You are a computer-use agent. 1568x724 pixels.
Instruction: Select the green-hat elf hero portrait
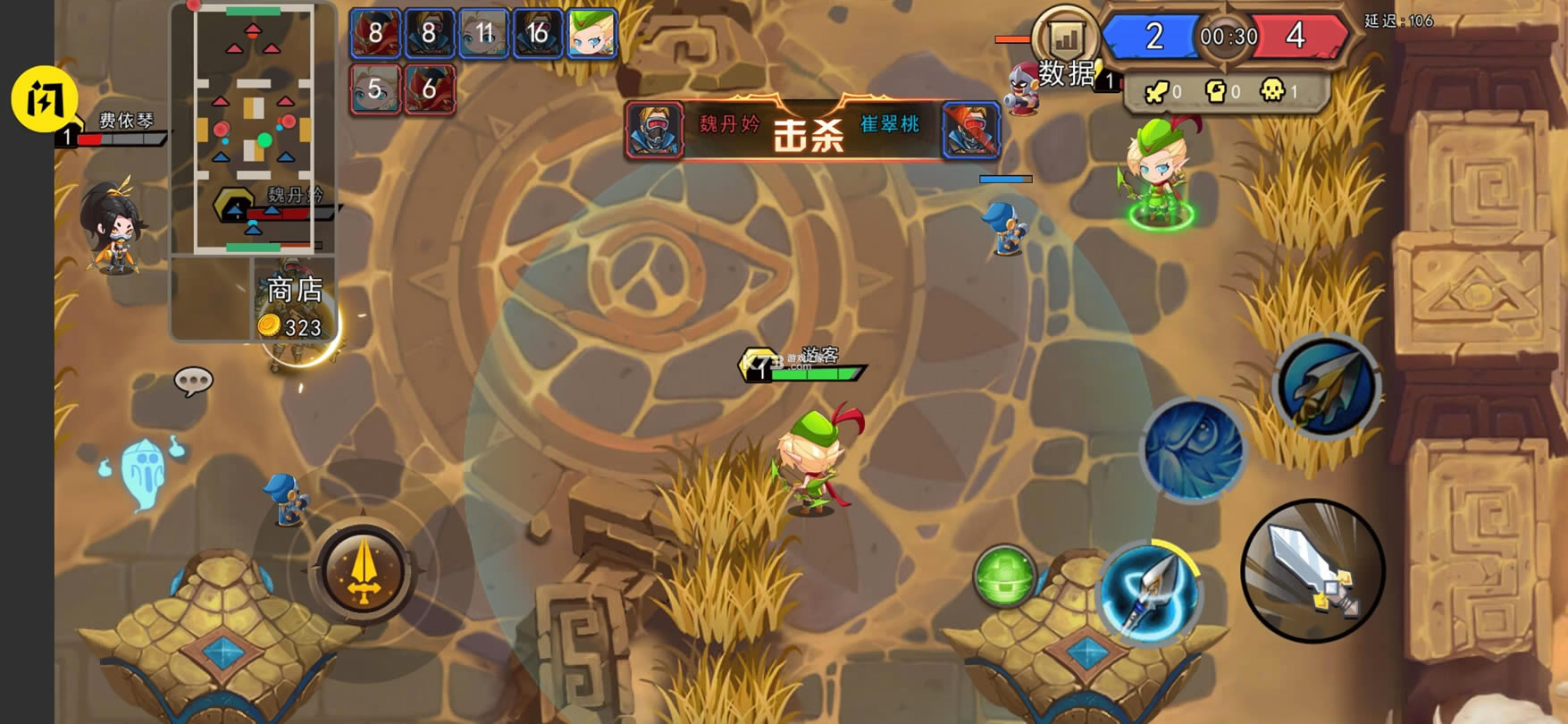pyautogui.click(x=591, y=34)
